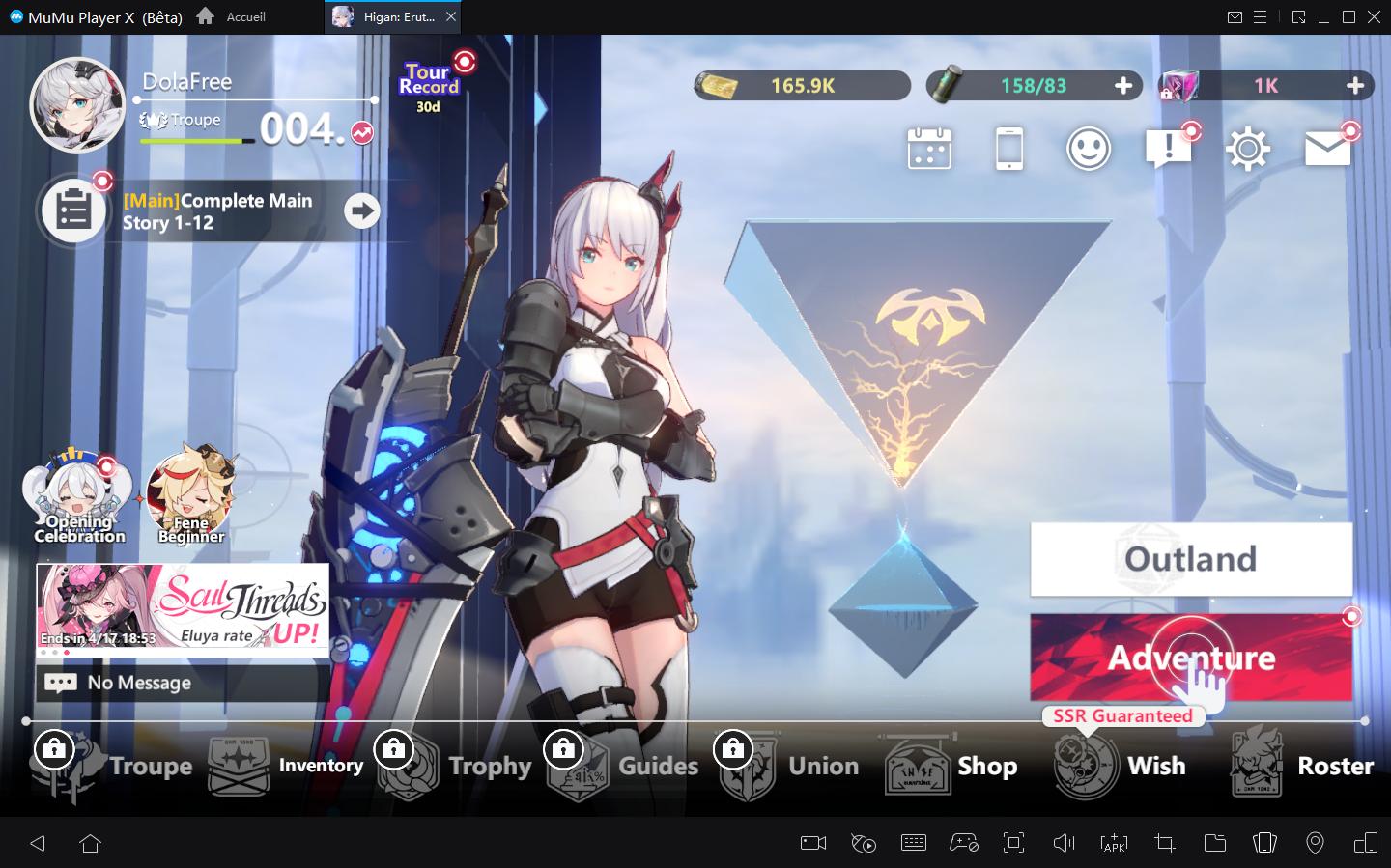Check the mail envelope icon

click(x=1327, y=149)
